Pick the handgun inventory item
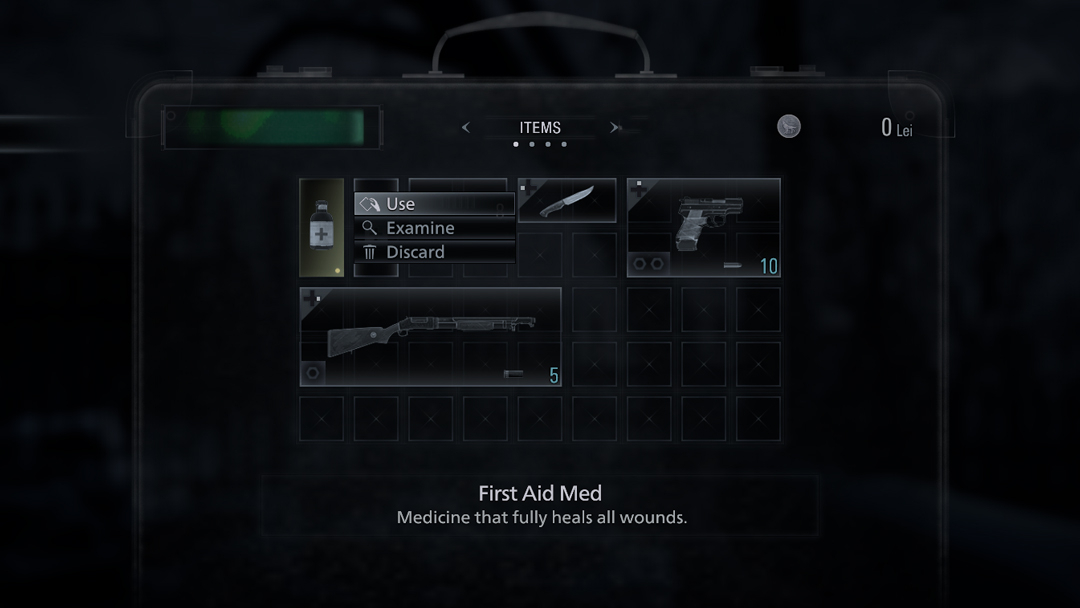The image size is (1080, 608). click(x=703, y=227)
